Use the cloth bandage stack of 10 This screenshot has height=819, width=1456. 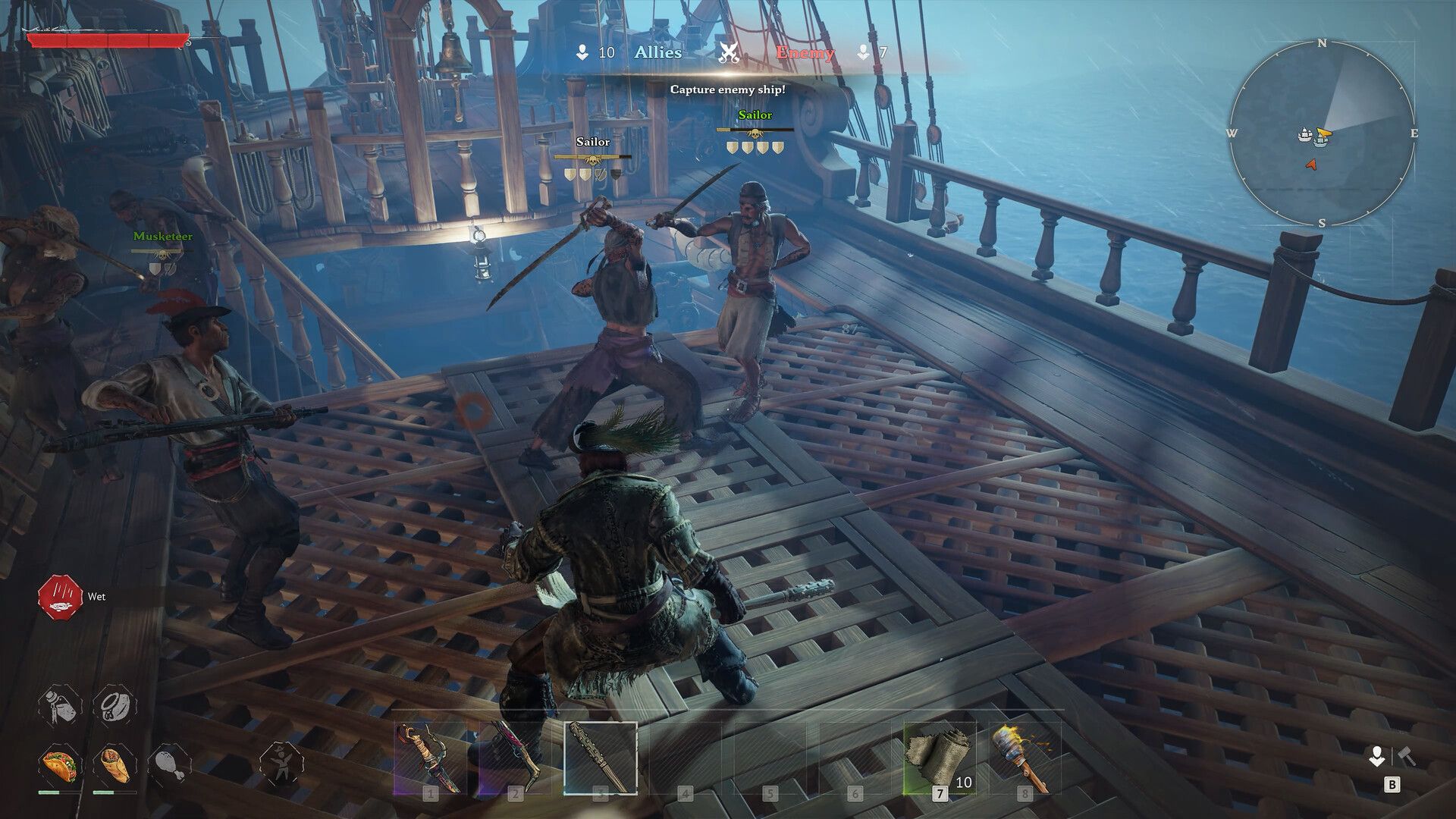[940, 758]
